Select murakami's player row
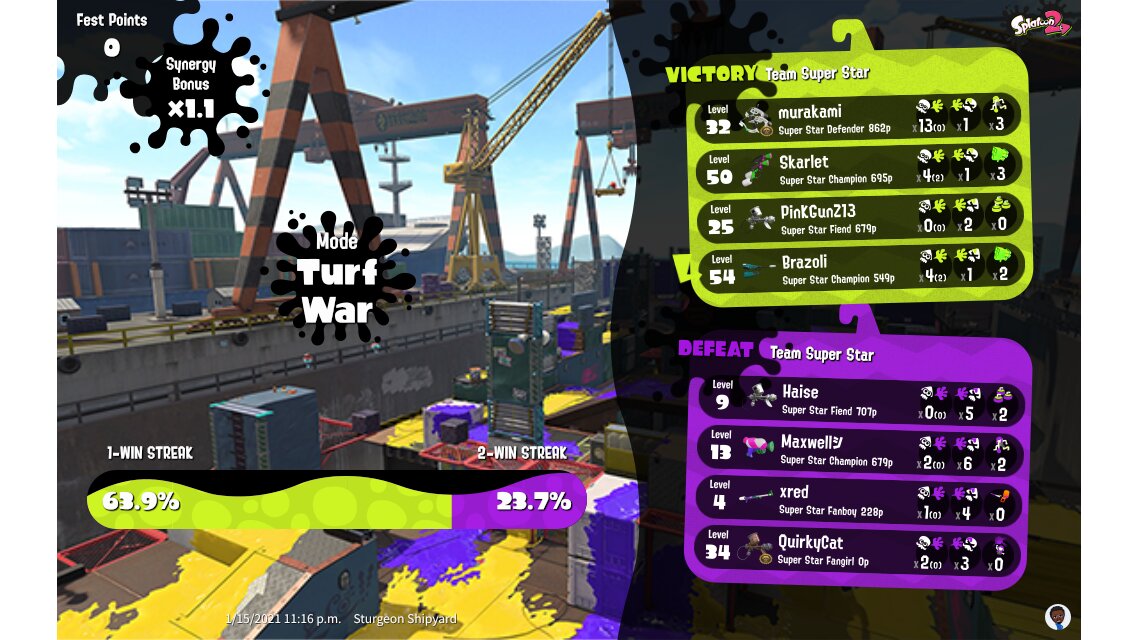Viewport: 1138px width, 640px height. pos(860,117)
